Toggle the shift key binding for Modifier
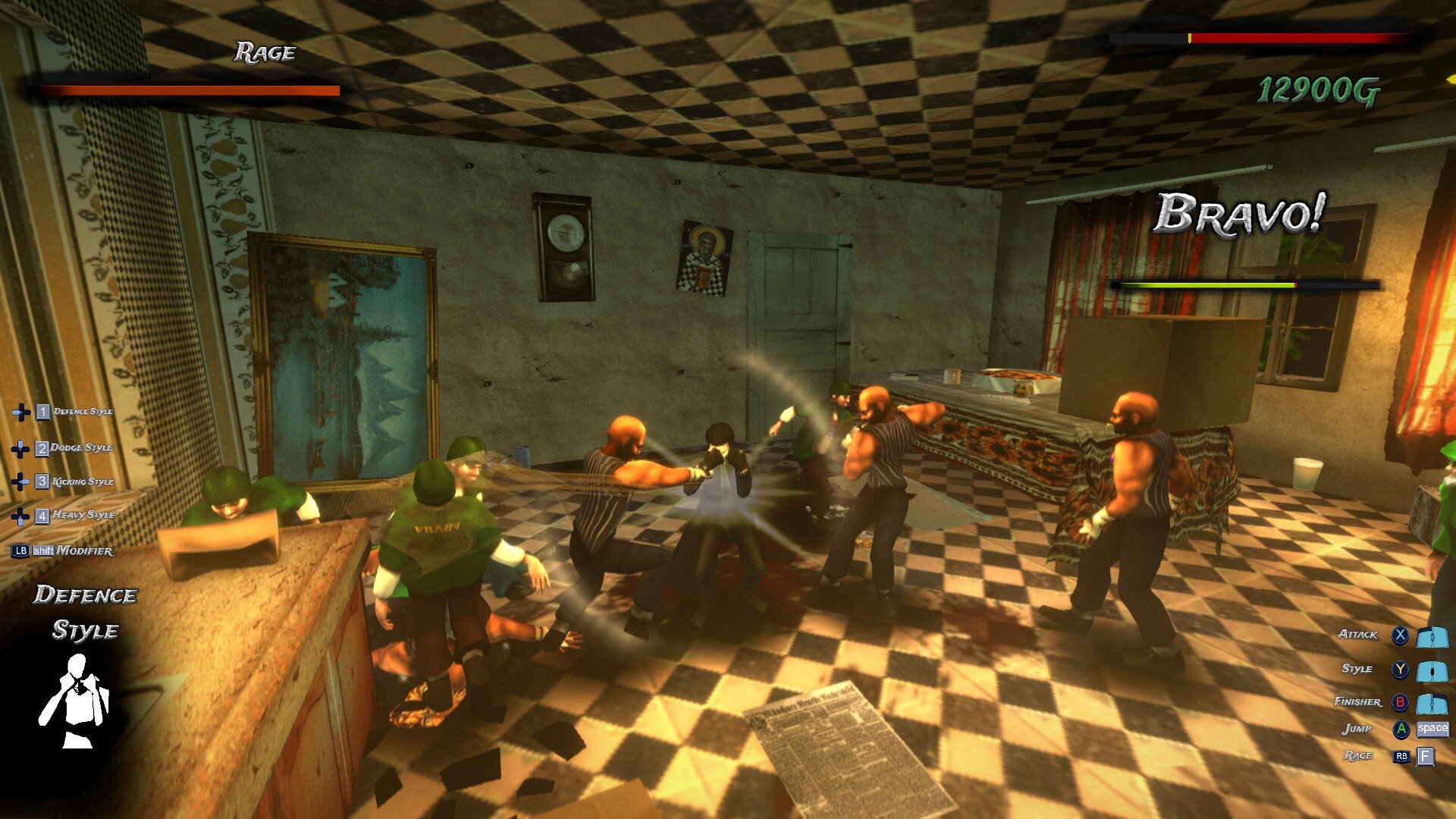This screenshot has width=1456, height=819. (43, 551)
